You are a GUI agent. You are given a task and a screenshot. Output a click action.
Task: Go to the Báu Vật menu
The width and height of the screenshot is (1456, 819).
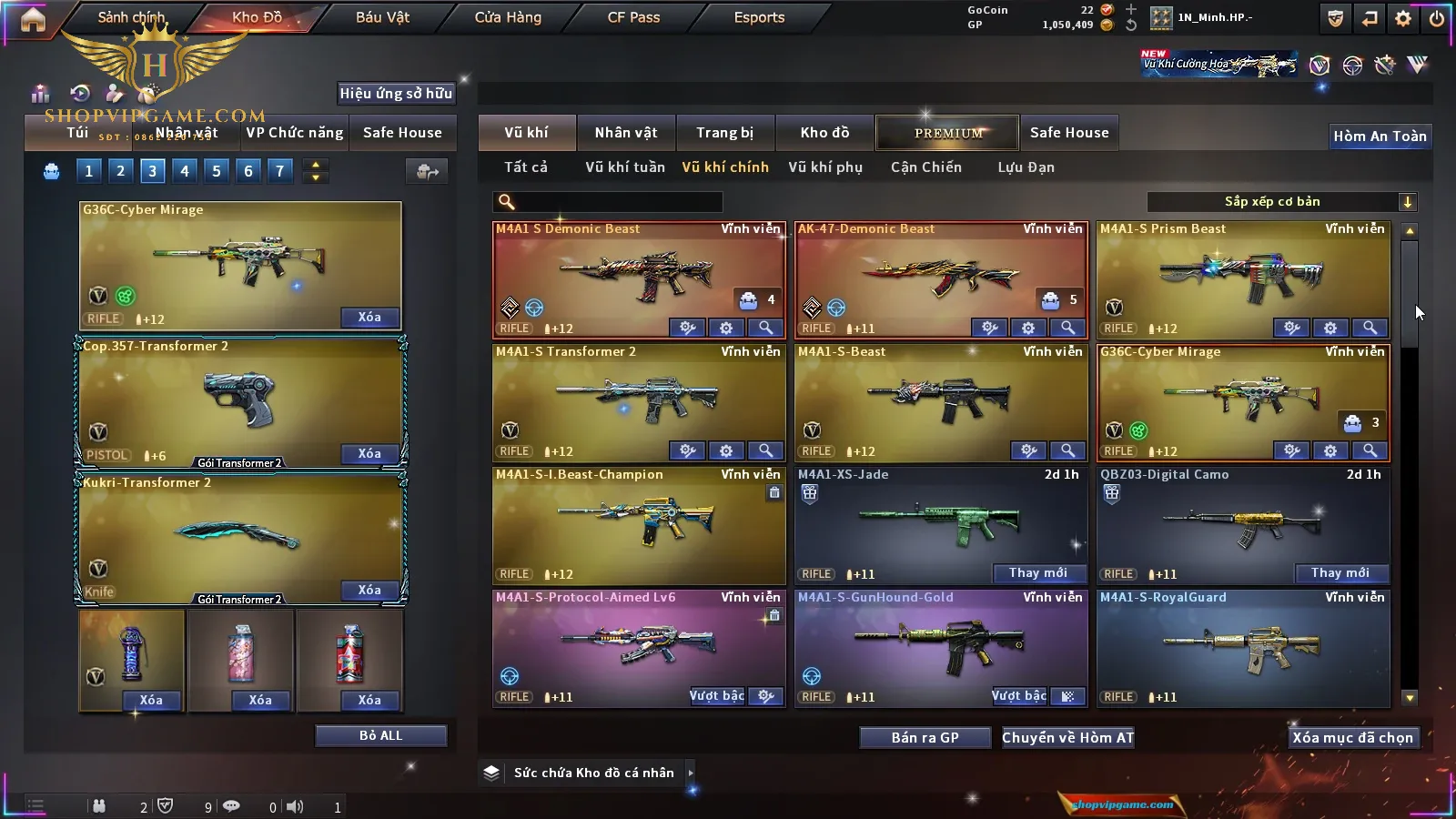click(x=382, y=17)
